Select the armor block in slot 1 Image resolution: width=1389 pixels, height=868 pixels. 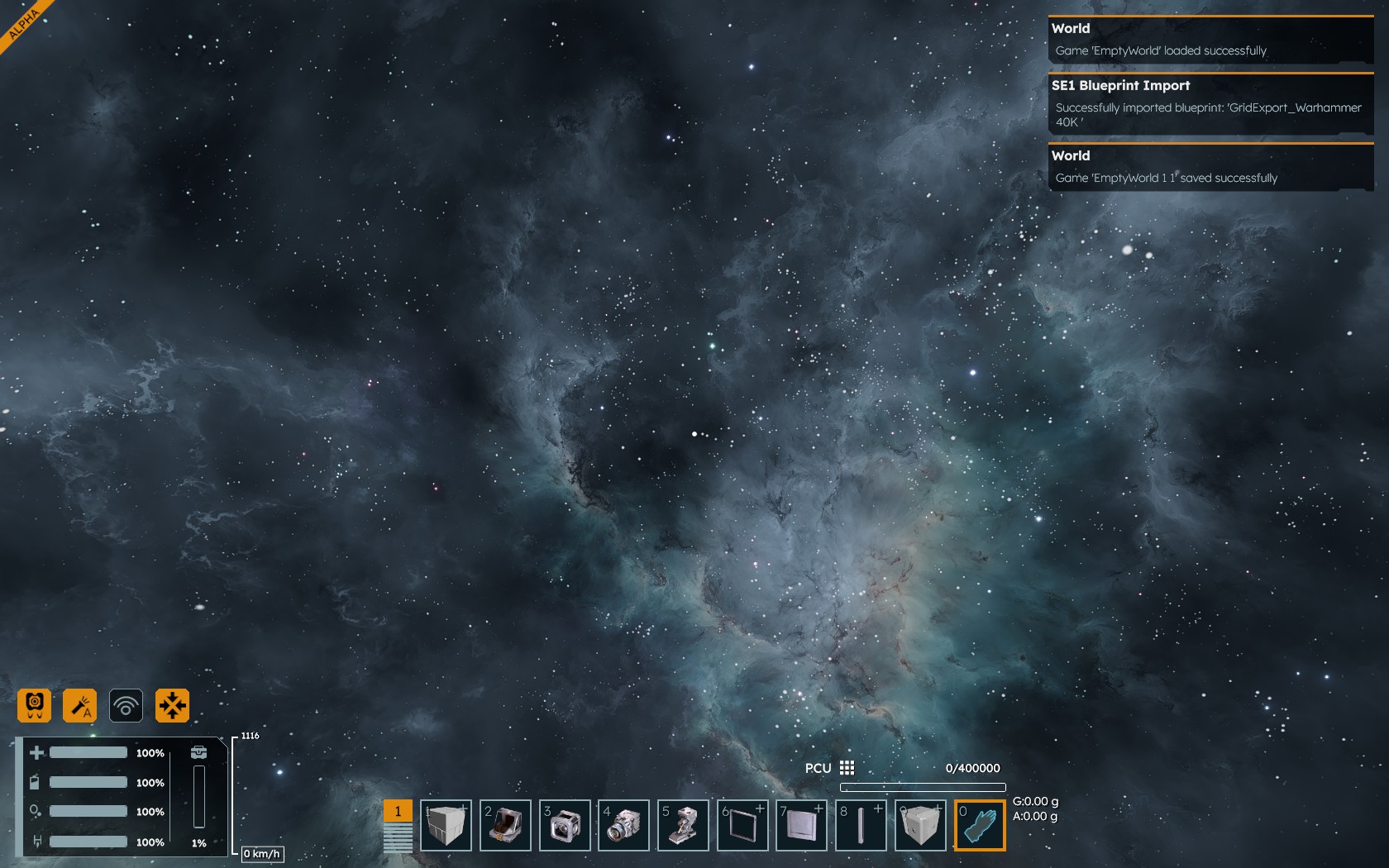[x=446, y=825]
